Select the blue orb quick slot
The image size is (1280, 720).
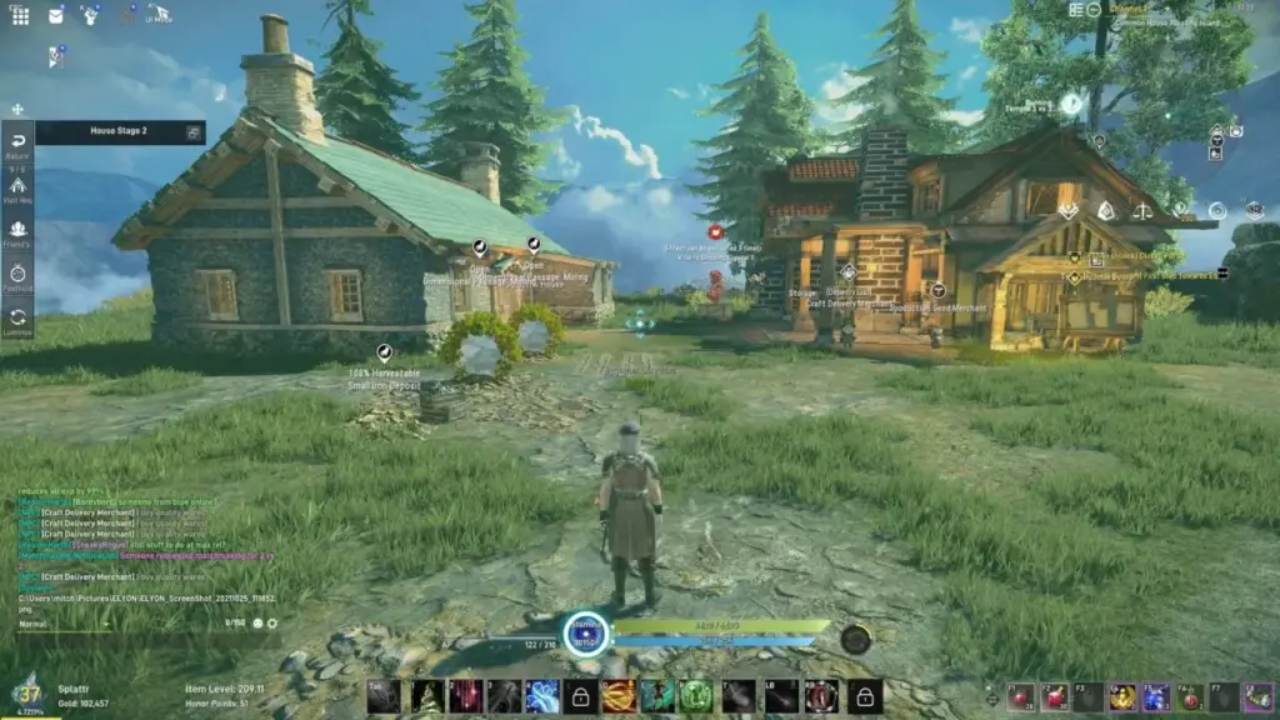pyautogui.click(x=1157, y=697)
